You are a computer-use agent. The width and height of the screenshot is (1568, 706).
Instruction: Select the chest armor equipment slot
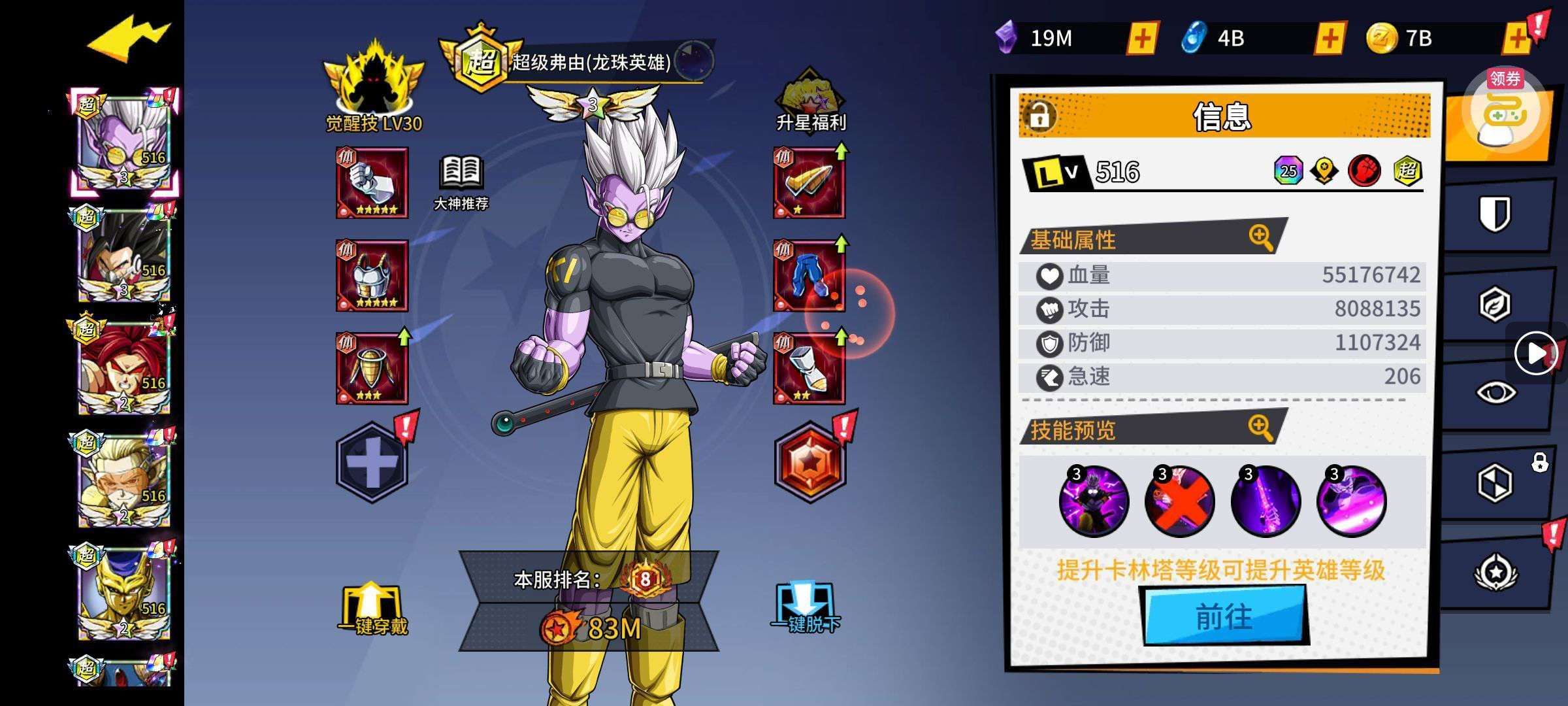tap(372, 275)
